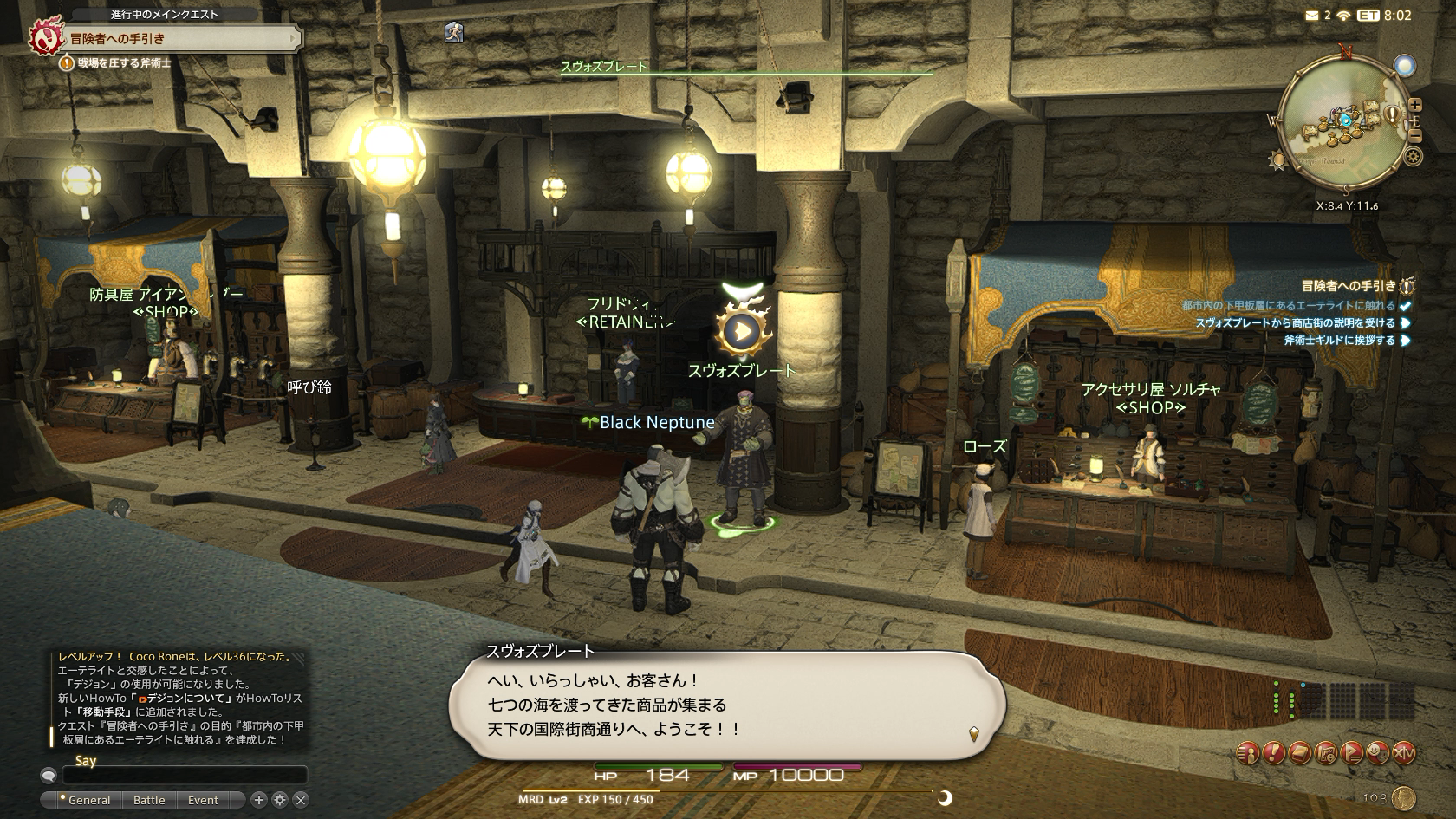Open the System XIV menu icon

coord(1404,752)
